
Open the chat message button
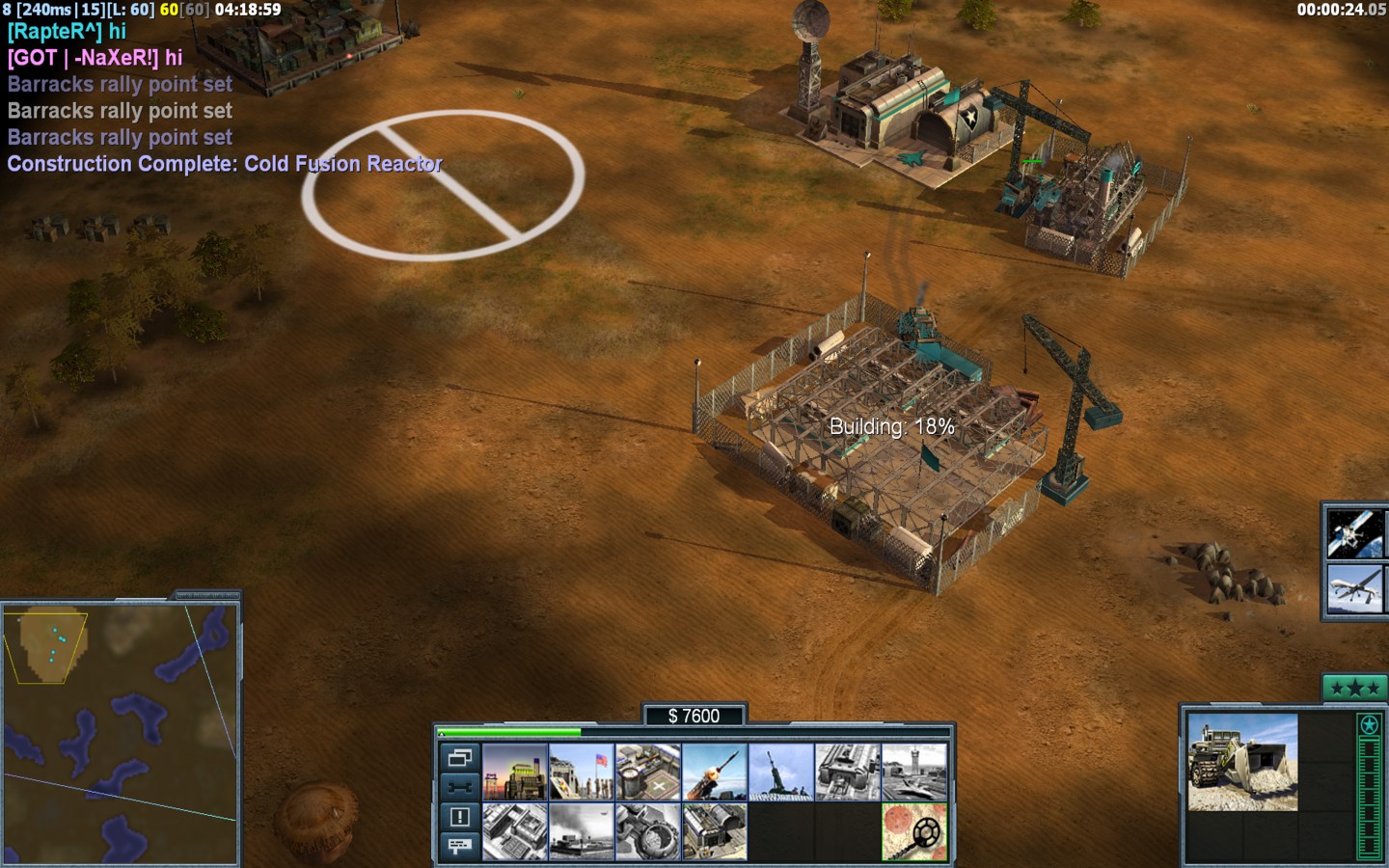click(x=459, y=846)
